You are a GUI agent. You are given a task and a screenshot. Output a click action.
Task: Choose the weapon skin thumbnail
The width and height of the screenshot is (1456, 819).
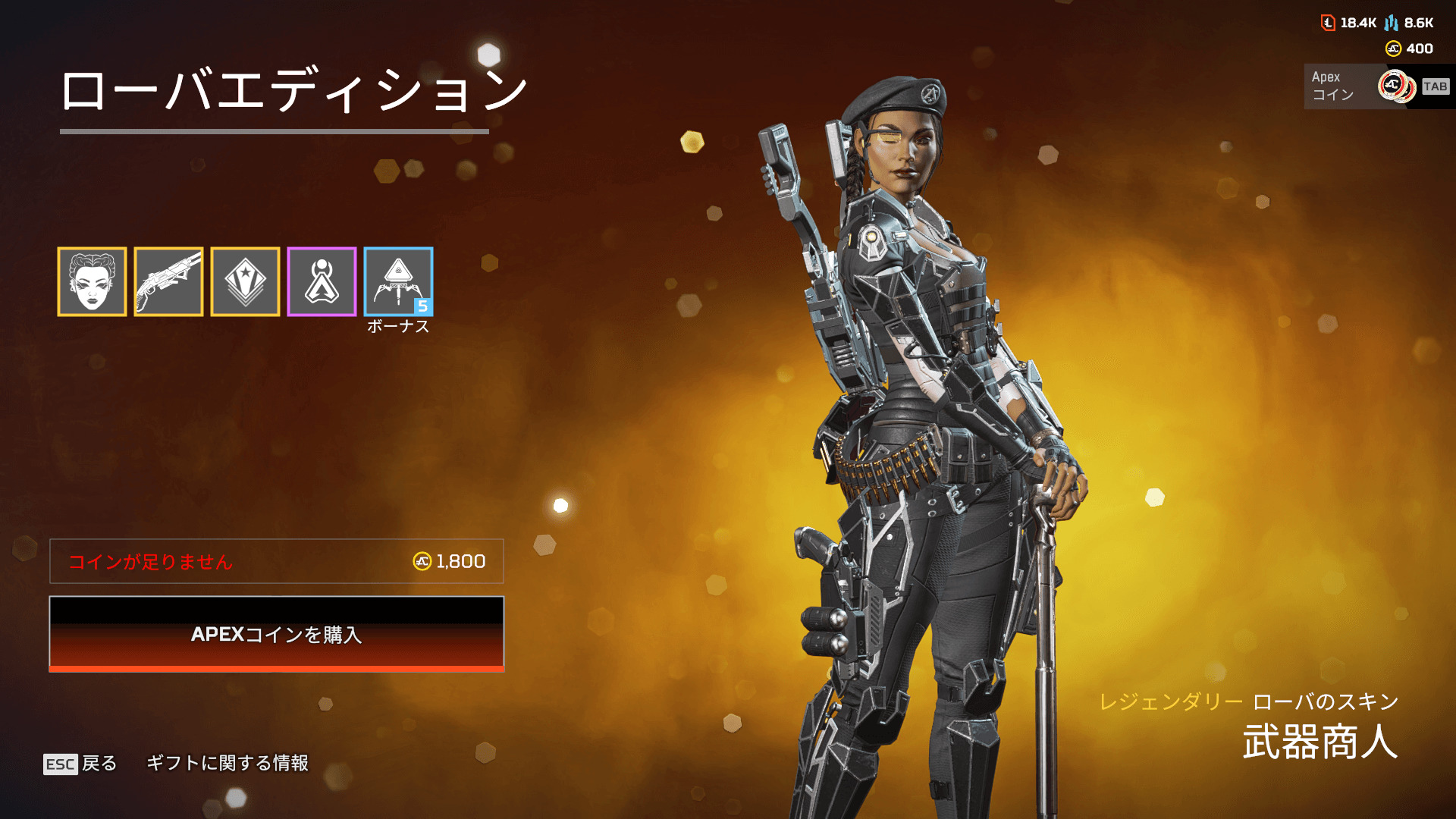pos(168,281)
